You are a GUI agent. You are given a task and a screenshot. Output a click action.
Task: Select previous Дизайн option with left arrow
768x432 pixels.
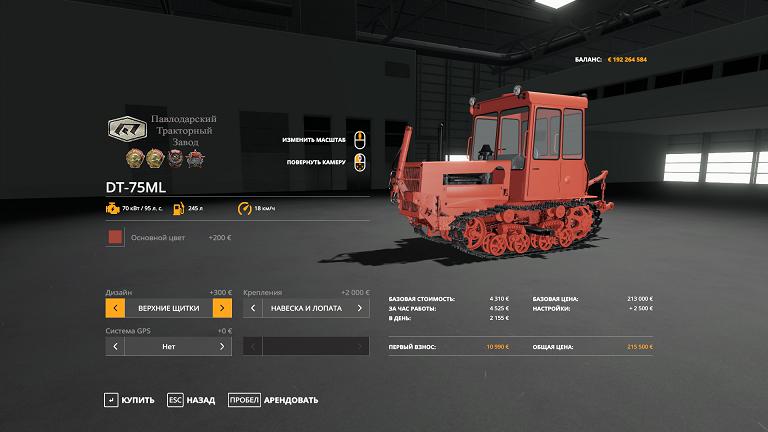[115, 308]
